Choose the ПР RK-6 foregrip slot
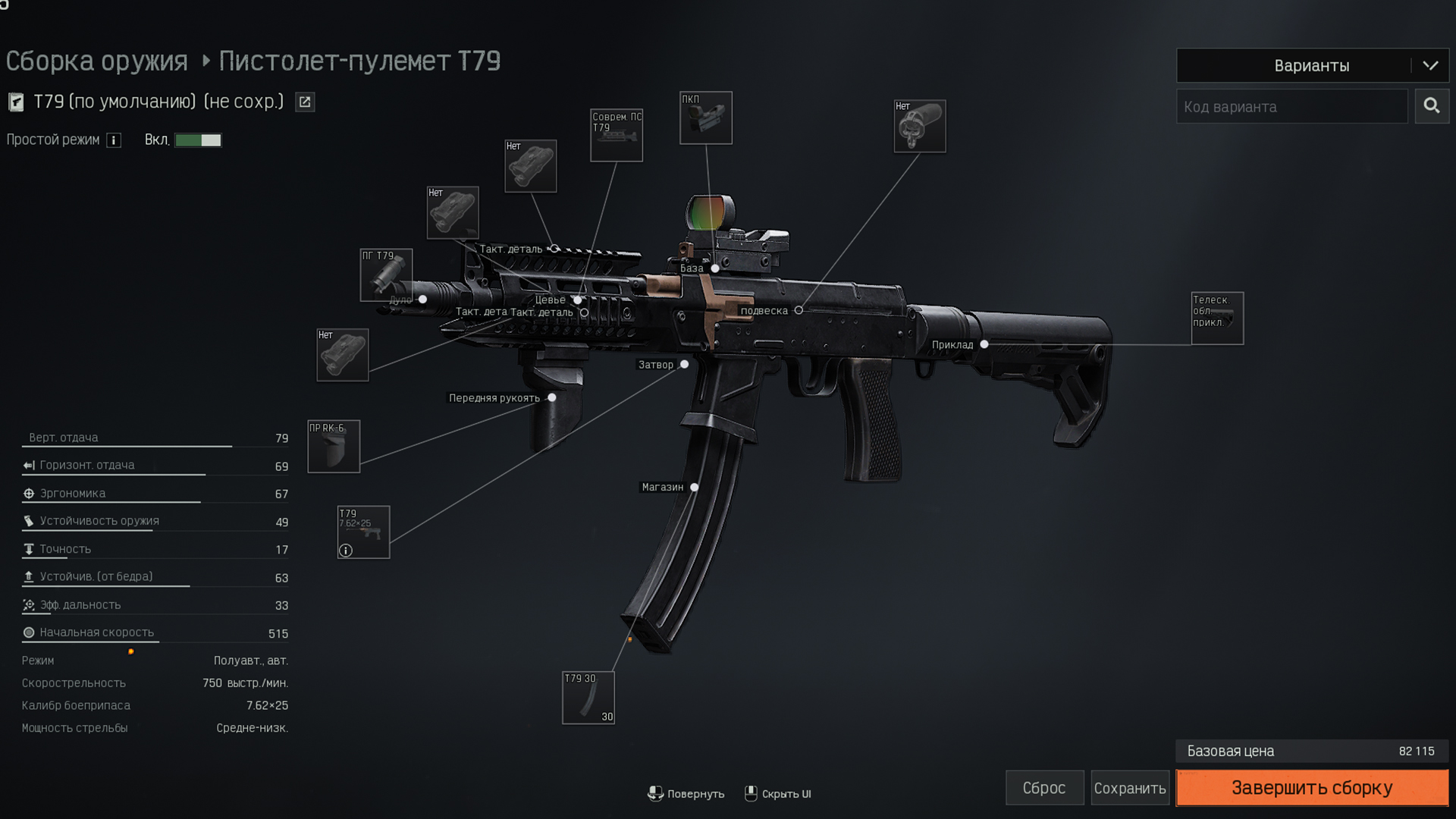The width and height of the screenshot is (1456, 819). [334, 447]
